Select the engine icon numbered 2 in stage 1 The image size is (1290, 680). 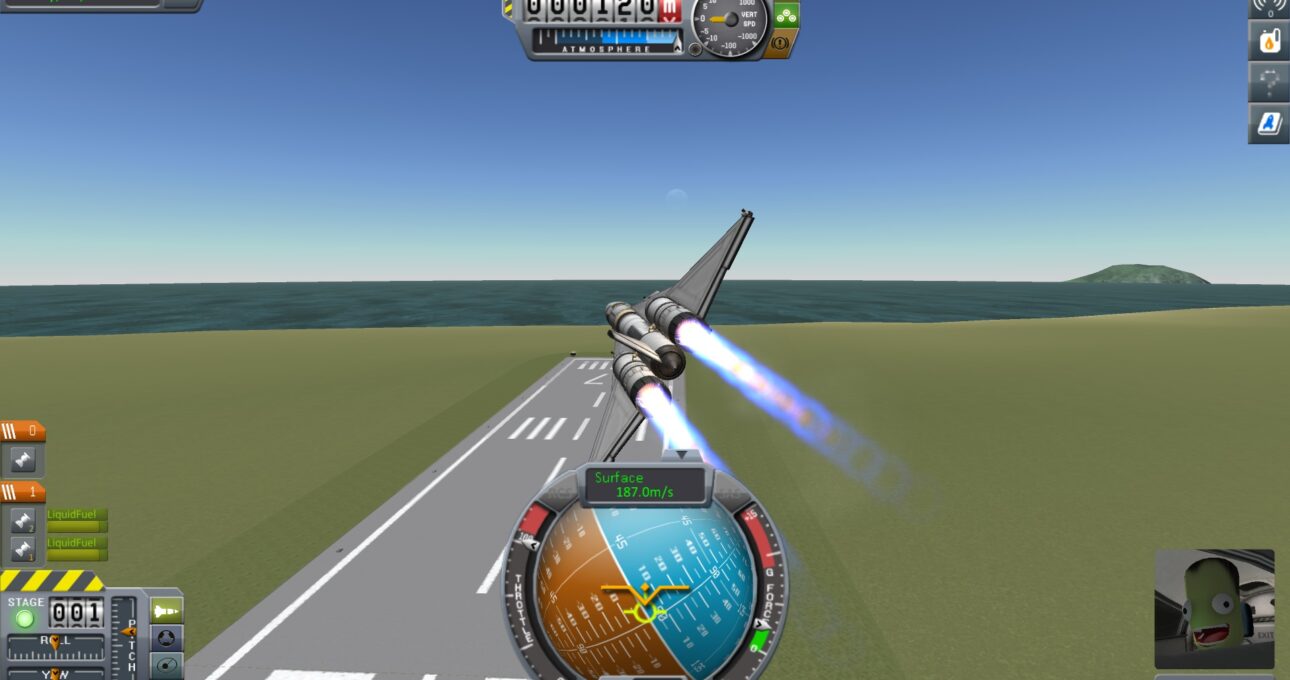coord(23,521)
